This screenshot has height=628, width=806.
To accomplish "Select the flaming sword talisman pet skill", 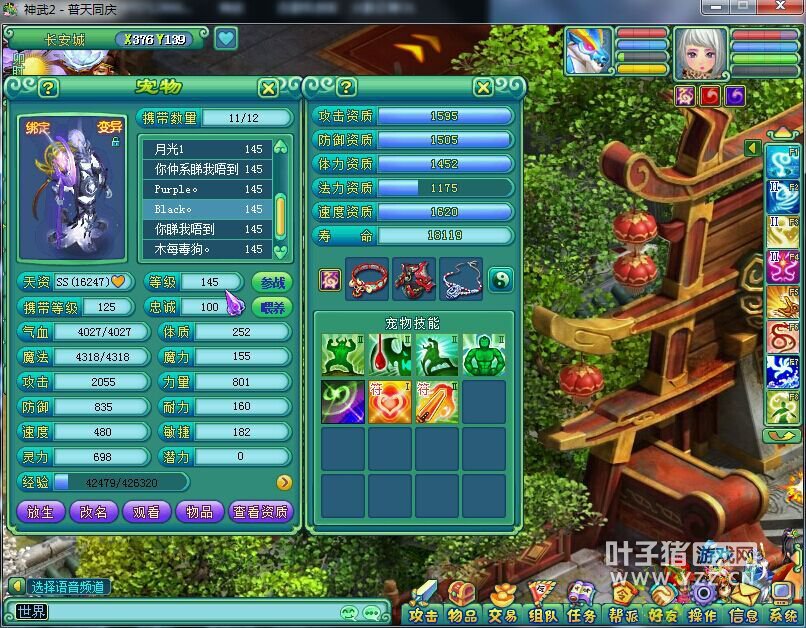I will (x=437, y=401).
